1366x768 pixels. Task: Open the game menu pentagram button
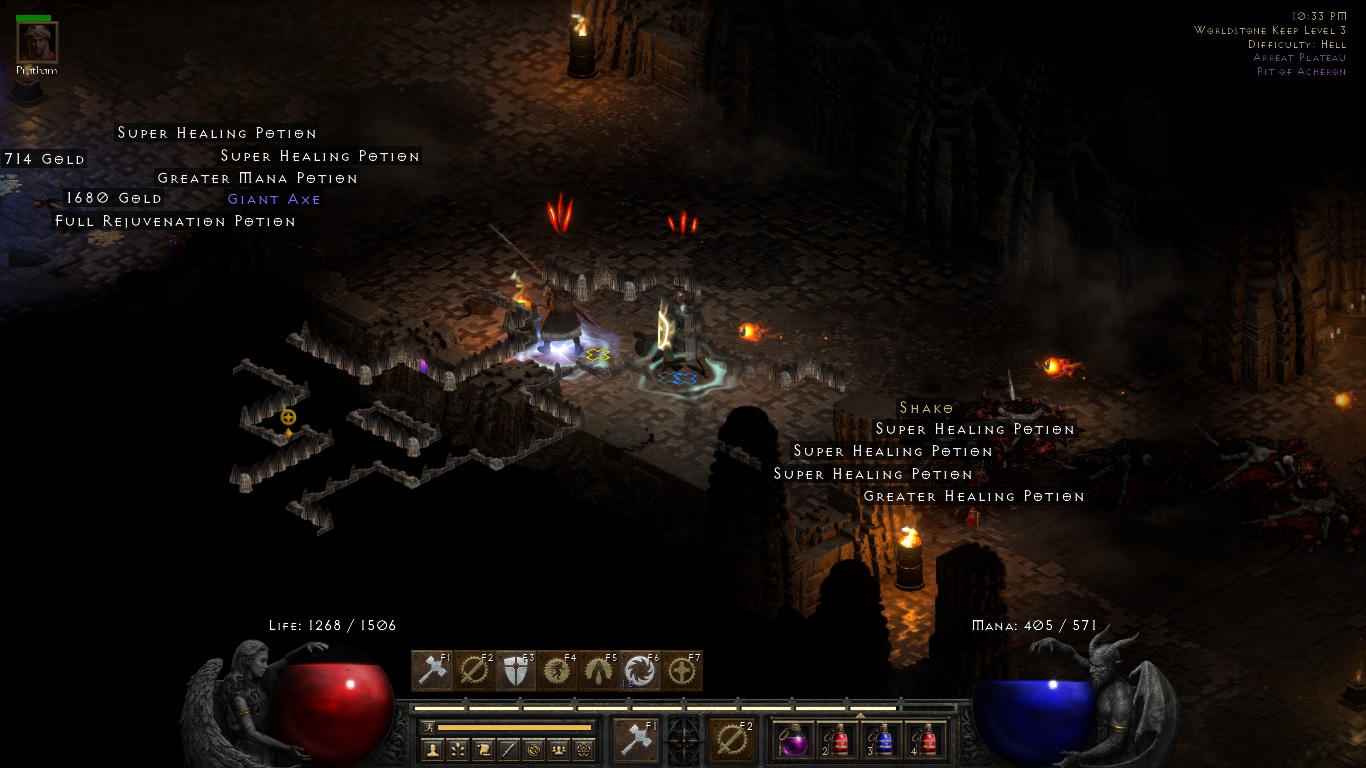point(585,749)
